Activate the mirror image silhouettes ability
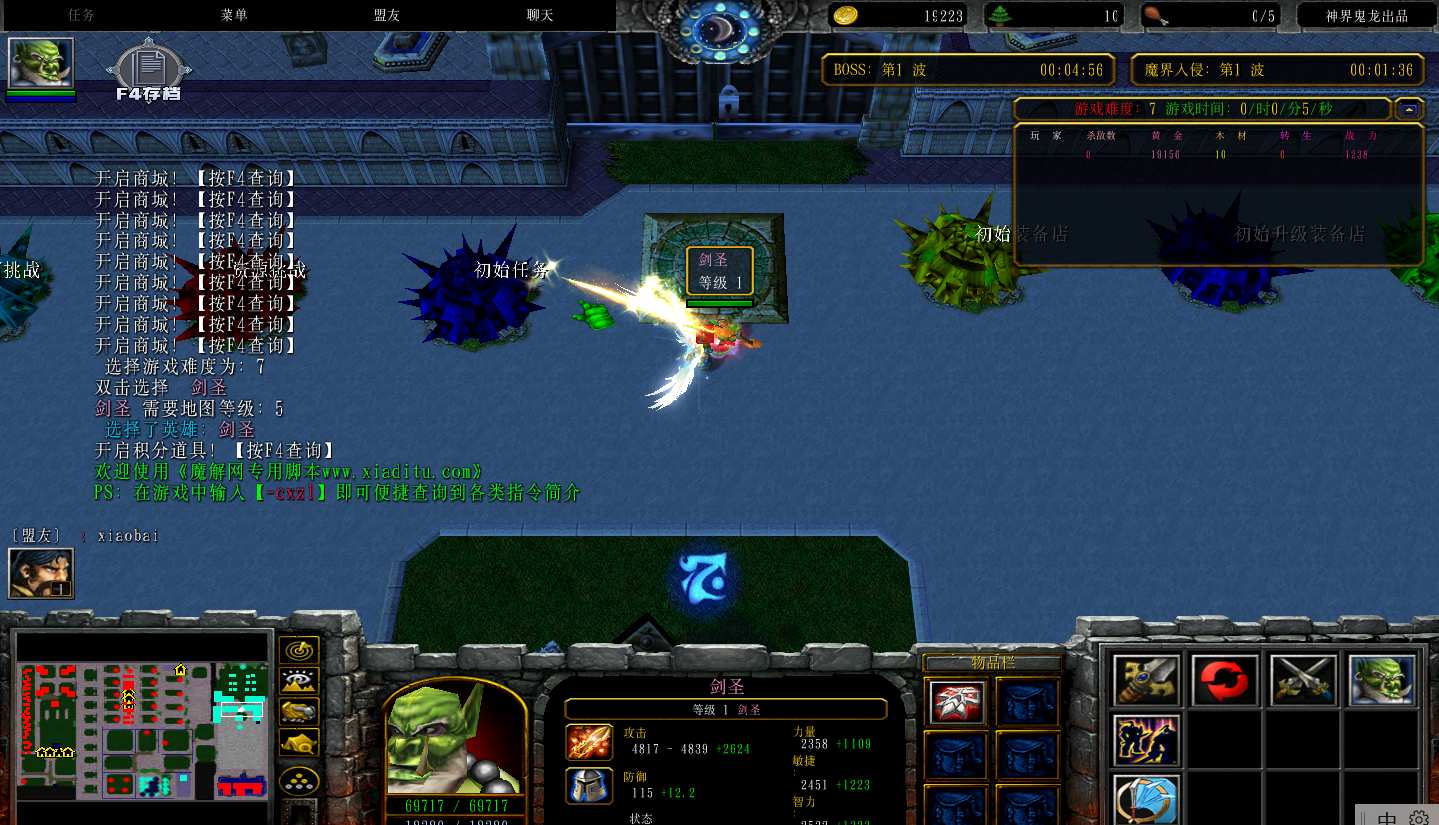The width and height of the screenshot is (1439, 825). (x=1146, y=741)
